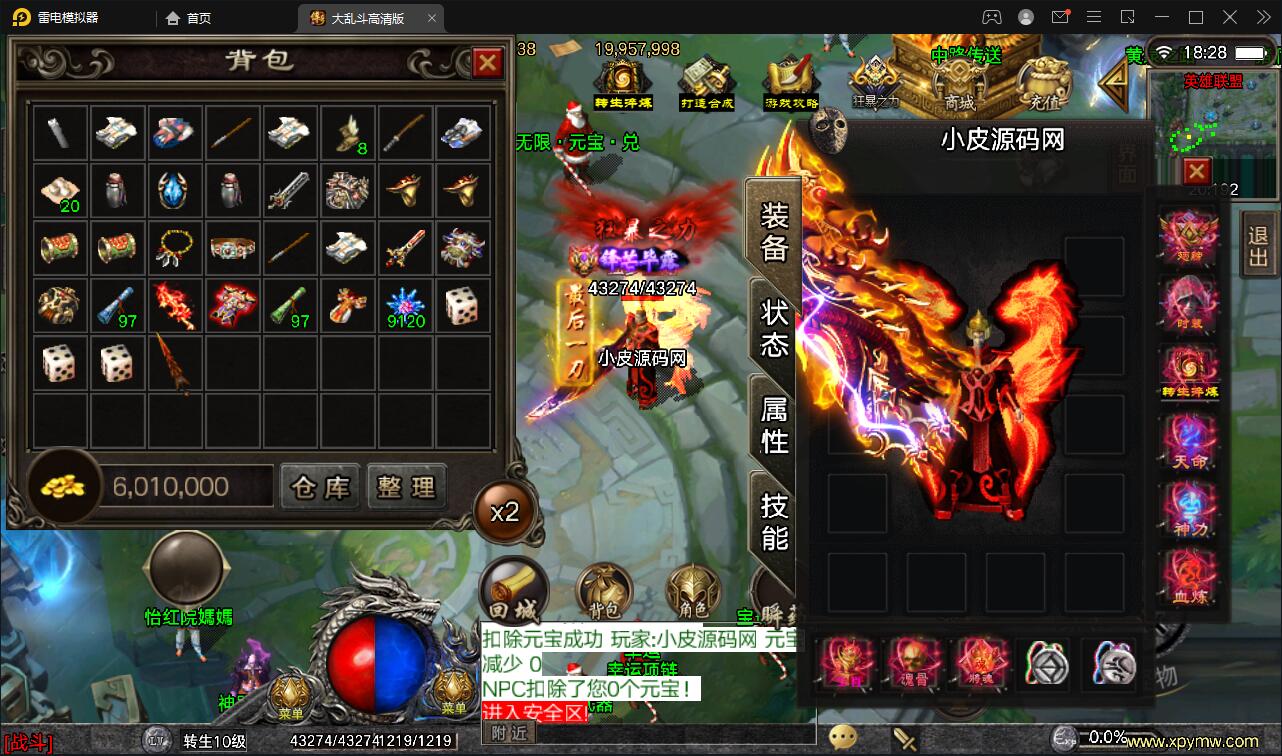Select the 打造合成 crafting icon
The height and width of the screenshot is (756, 1282).
pyautogui.click(x=706, y=75)
